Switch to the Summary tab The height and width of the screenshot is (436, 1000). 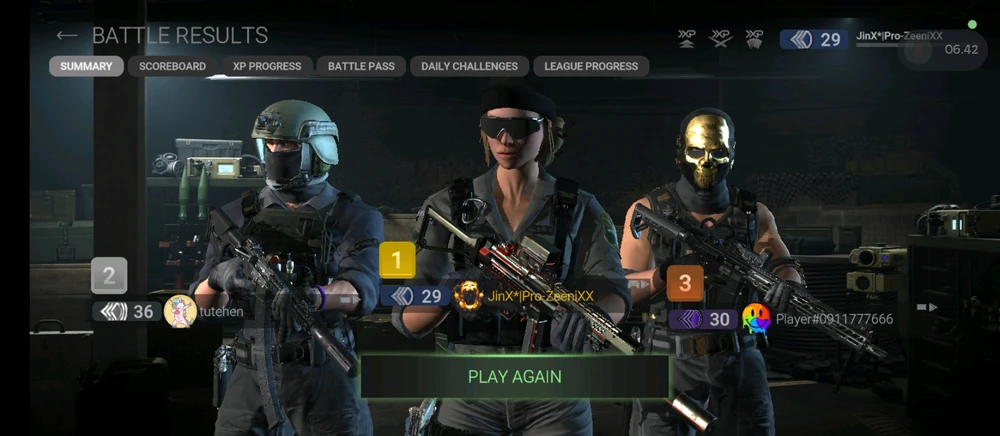[x=86, y=67]
